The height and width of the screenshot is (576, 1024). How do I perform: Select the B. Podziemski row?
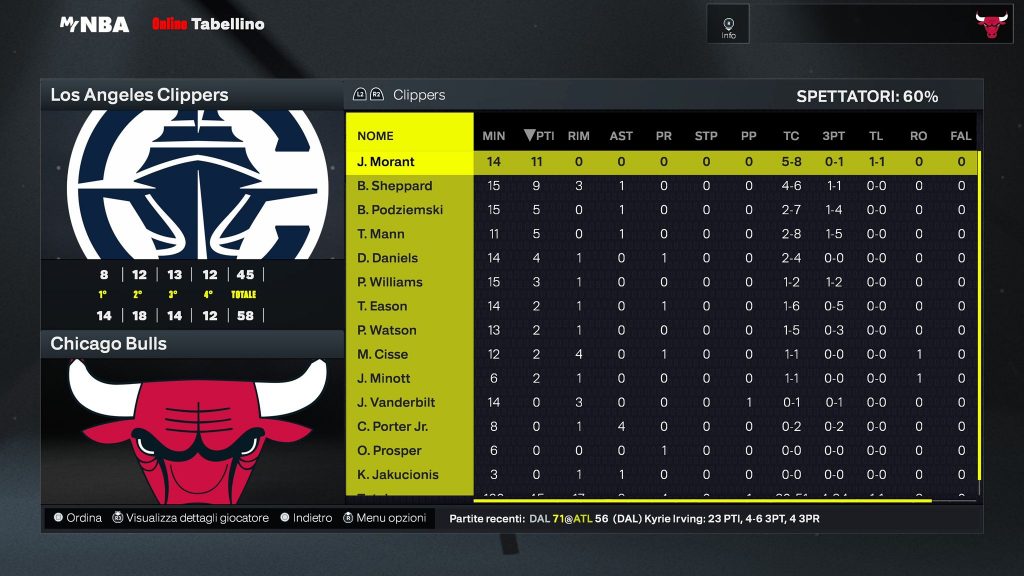pyautogui.click(x=400, y=210)
